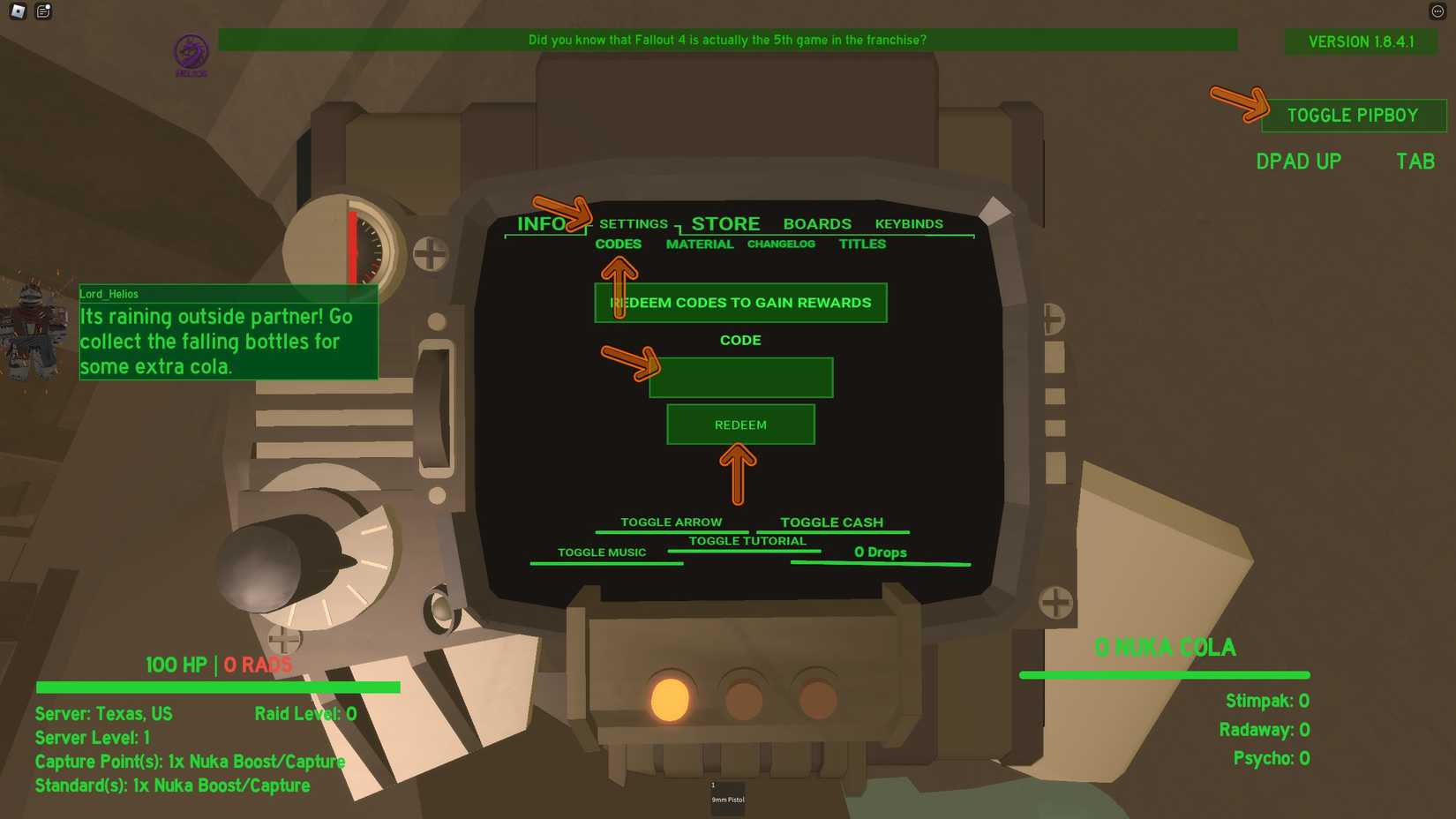Switch to the STORE tab

(x=725, y=223)
